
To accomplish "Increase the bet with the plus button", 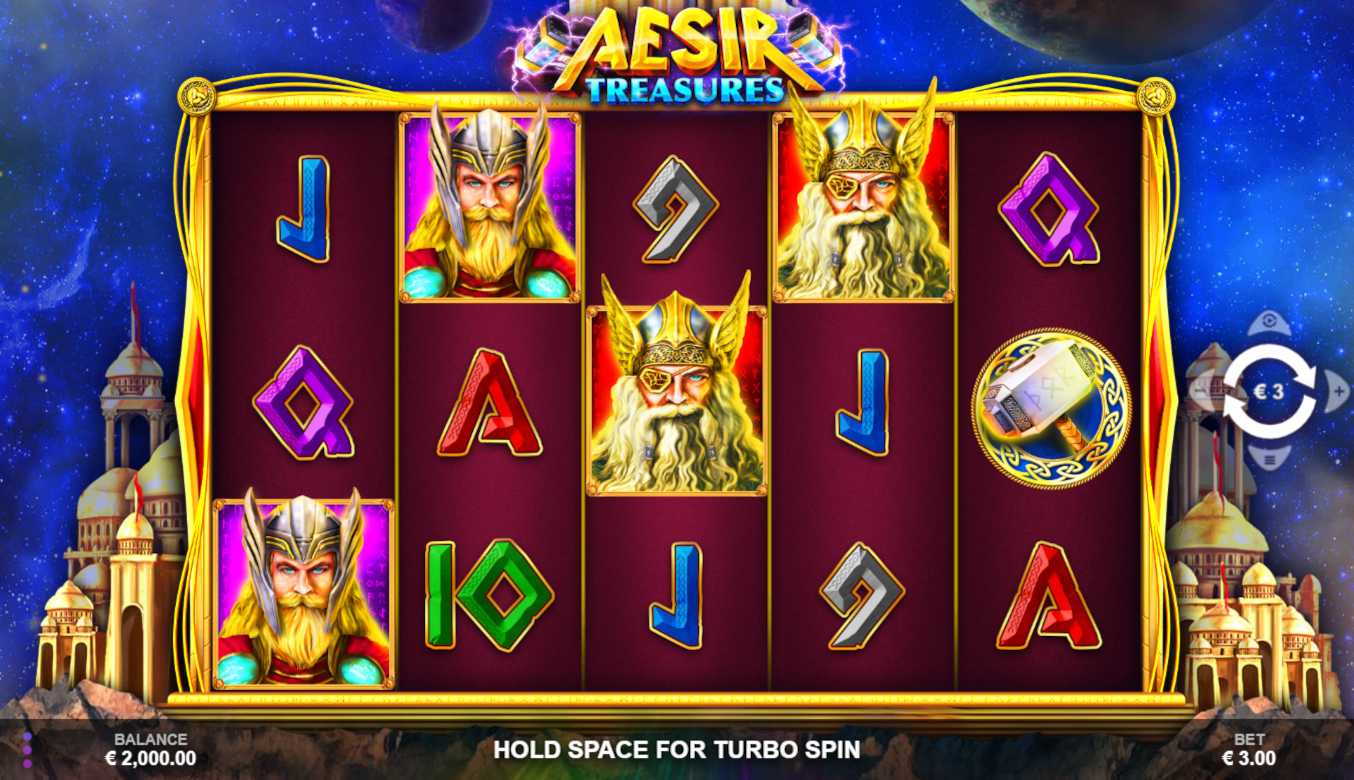I will pos(1337,391).
